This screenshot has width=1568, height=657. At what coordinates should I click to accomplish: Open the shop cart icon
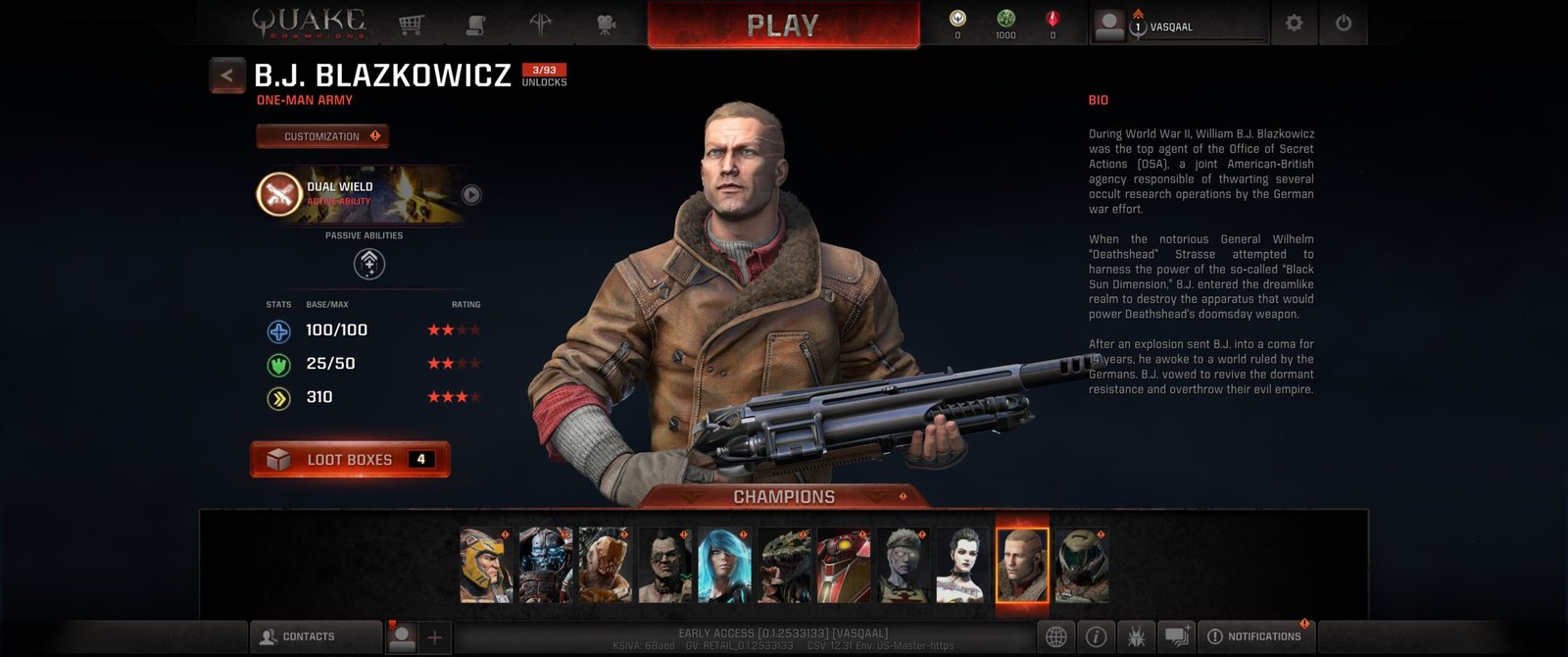tap(411, 25)
